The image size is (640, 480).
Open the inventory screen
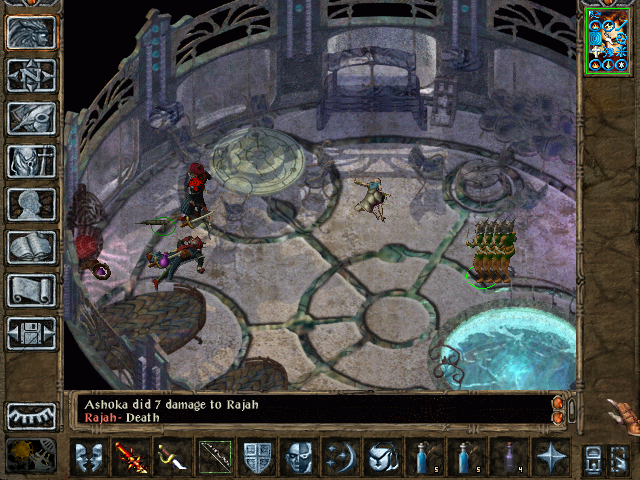31,161
